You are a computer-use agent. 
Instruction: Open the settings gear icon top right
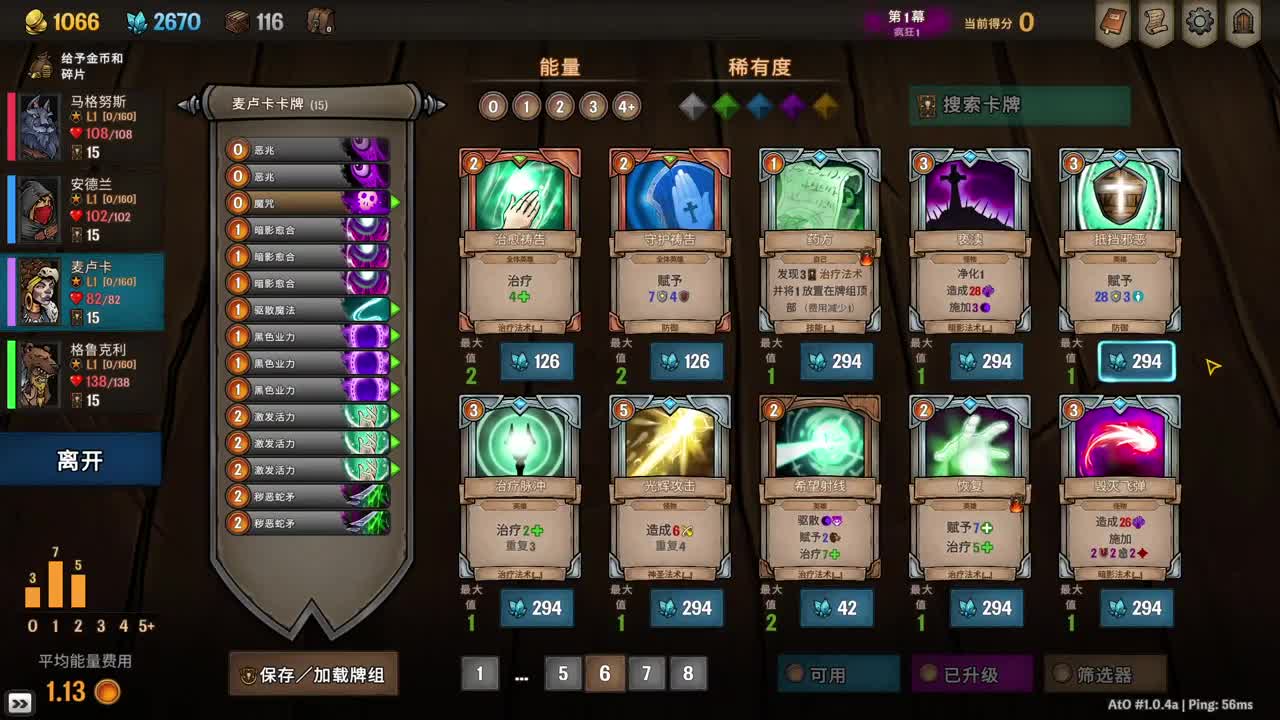1198,22
